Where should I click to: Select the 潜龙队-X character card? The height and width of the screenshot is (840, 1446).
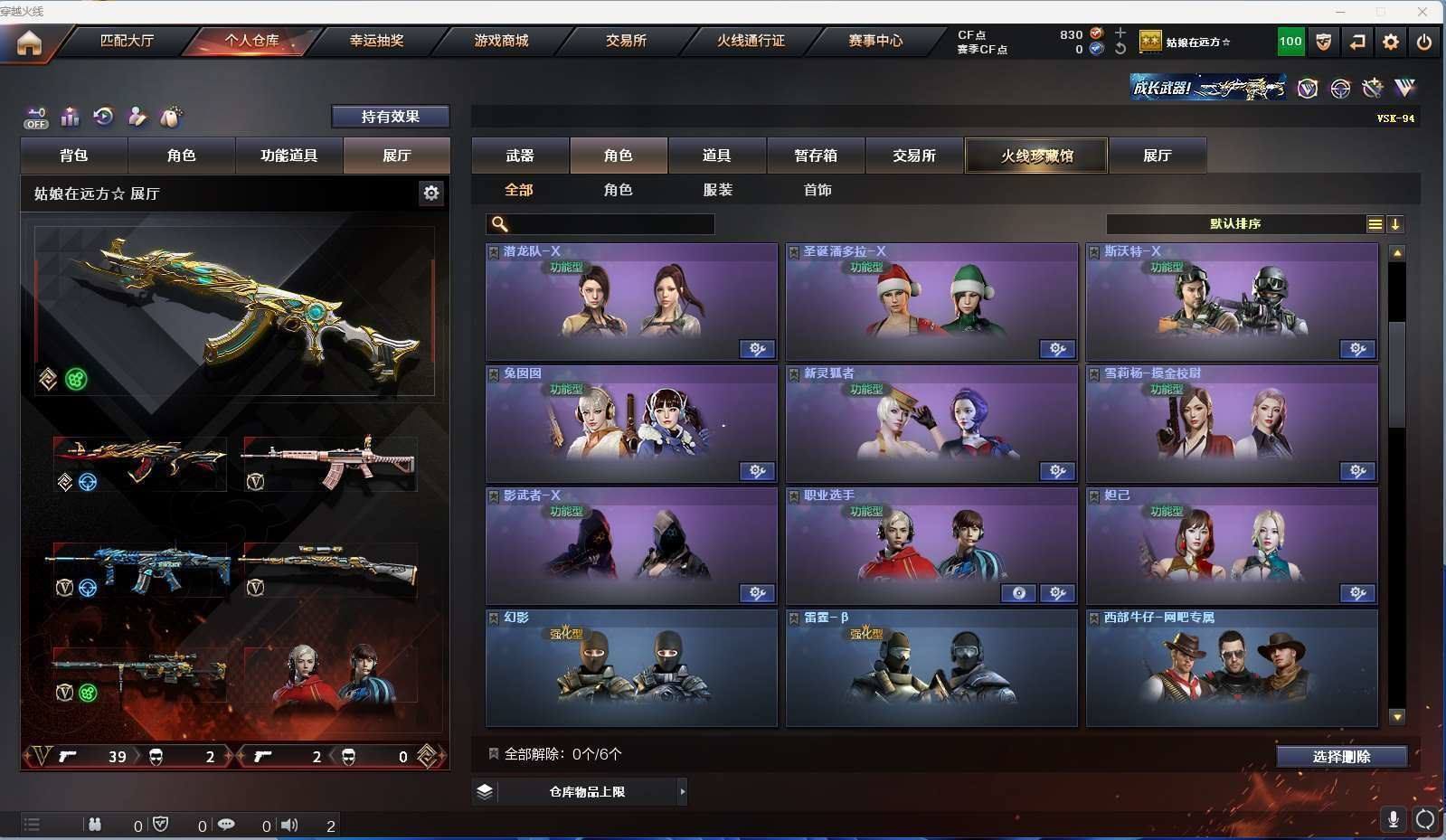pyautogui.click(x=631, y=302)
